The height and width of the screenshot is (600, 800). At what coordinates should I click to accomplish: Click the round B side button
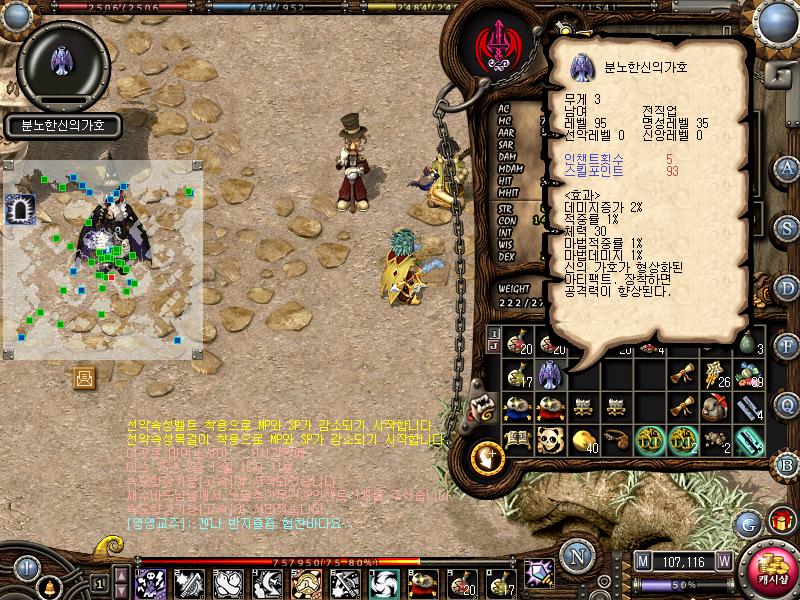coord(787,466)
